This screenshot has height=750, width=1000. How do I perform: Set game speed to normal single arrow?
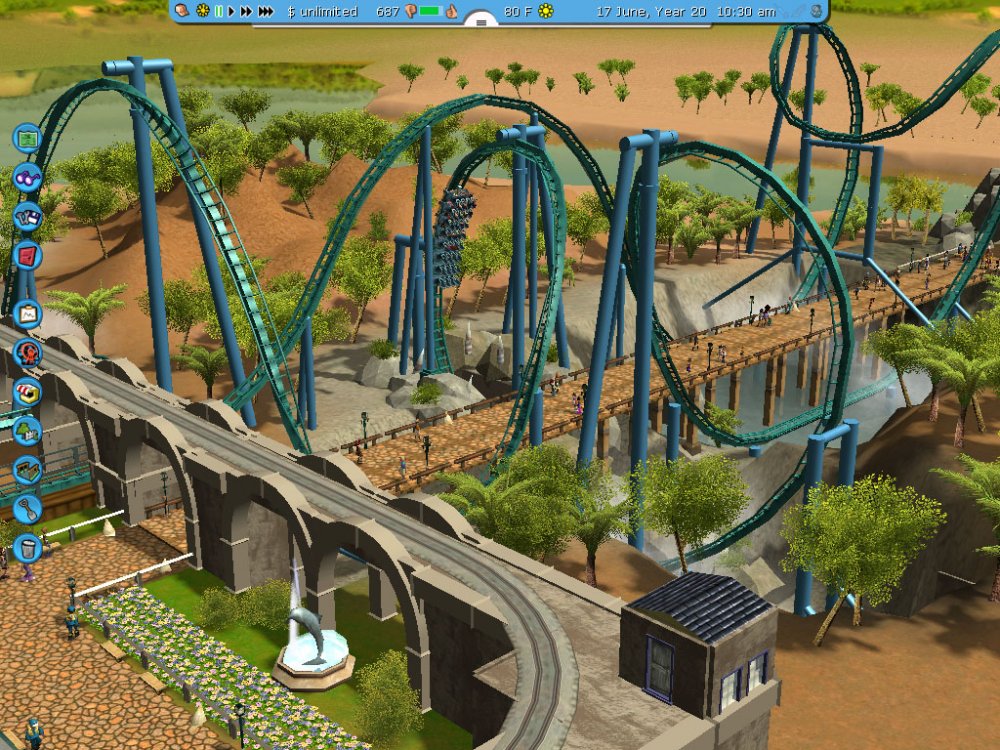point(231,11)
